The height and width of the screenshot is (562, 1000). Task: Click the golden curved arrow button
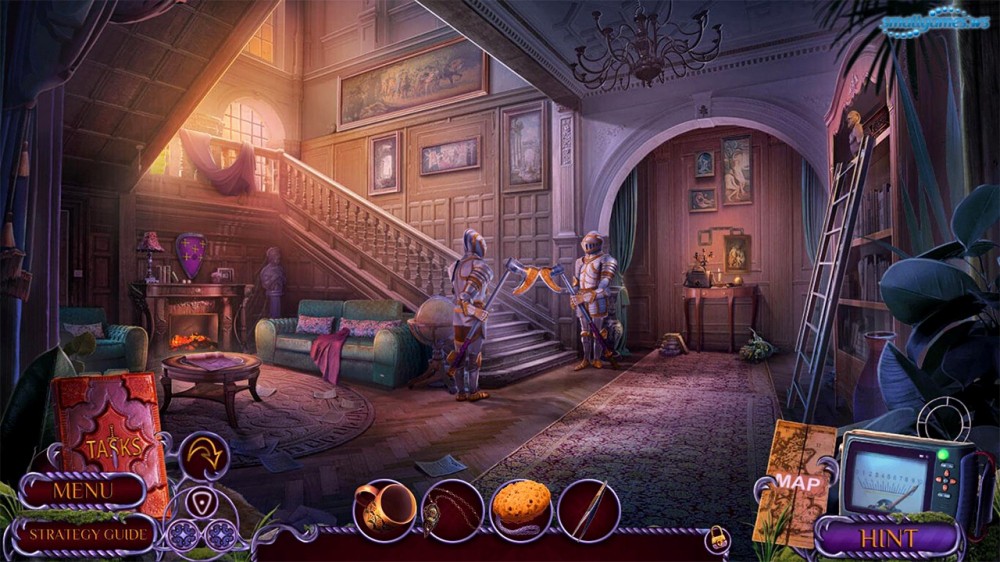[204, 456]
